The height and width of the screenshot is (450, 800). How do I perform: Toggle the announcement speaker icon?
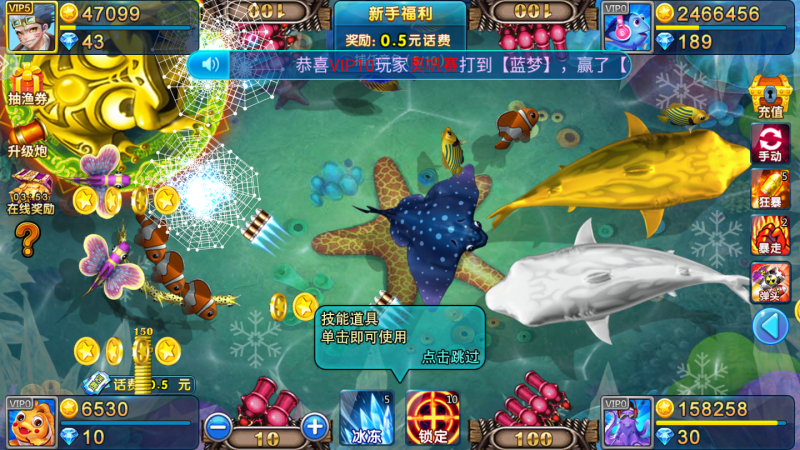(209, 65)
